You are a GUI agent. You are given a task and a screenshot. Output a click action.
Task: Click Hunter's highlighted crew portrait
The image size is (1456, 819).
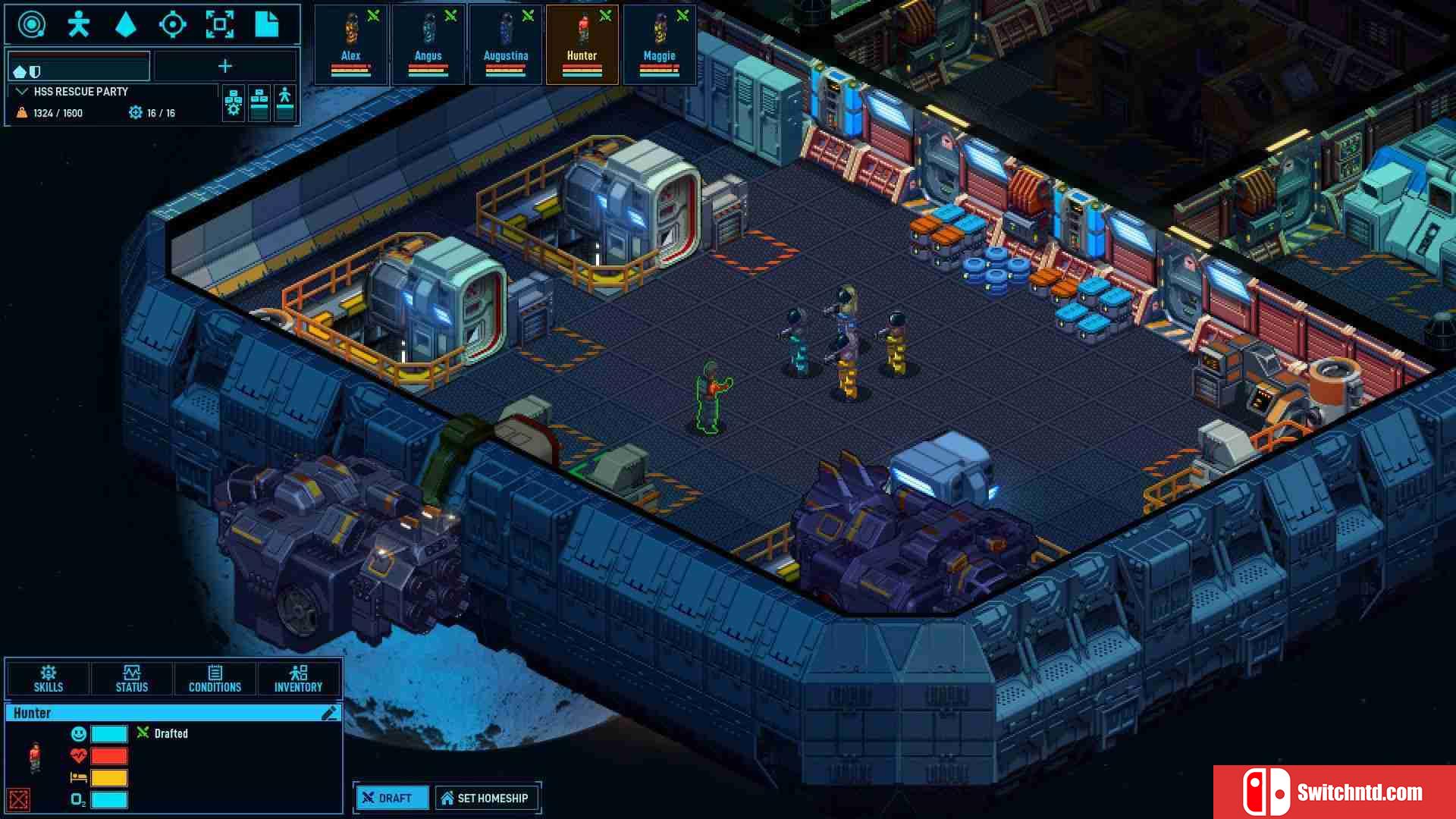[582, 44]
